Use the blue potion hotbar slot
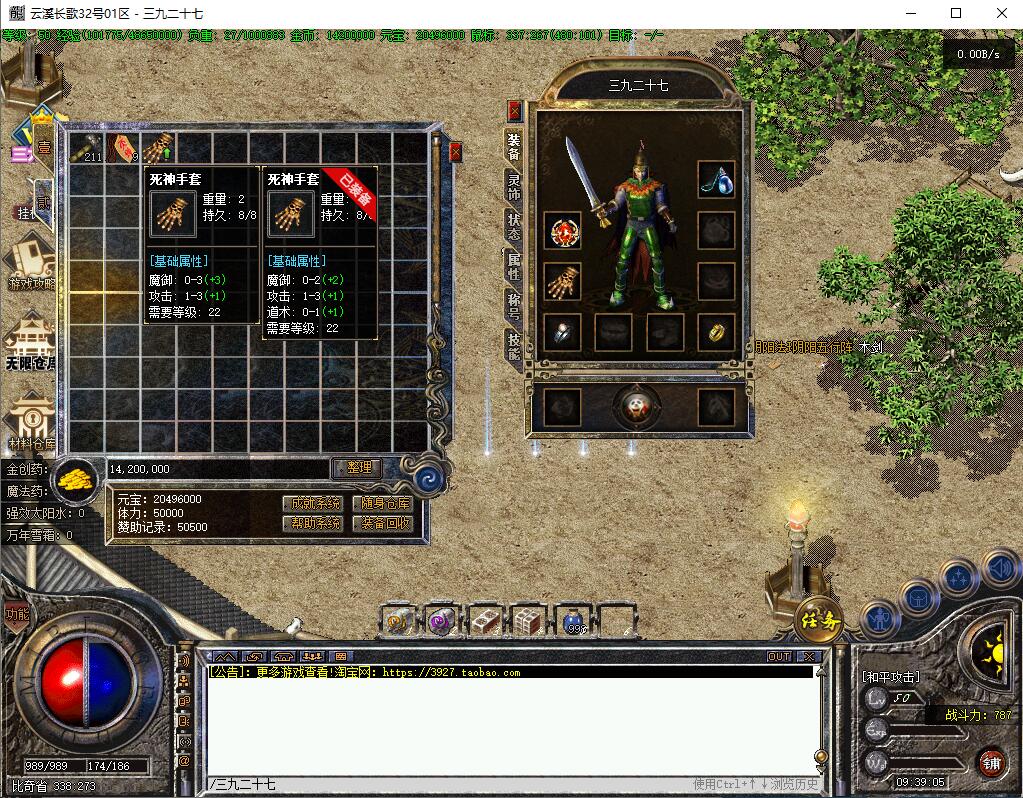 pyautogui.click(x=574, y=621)
